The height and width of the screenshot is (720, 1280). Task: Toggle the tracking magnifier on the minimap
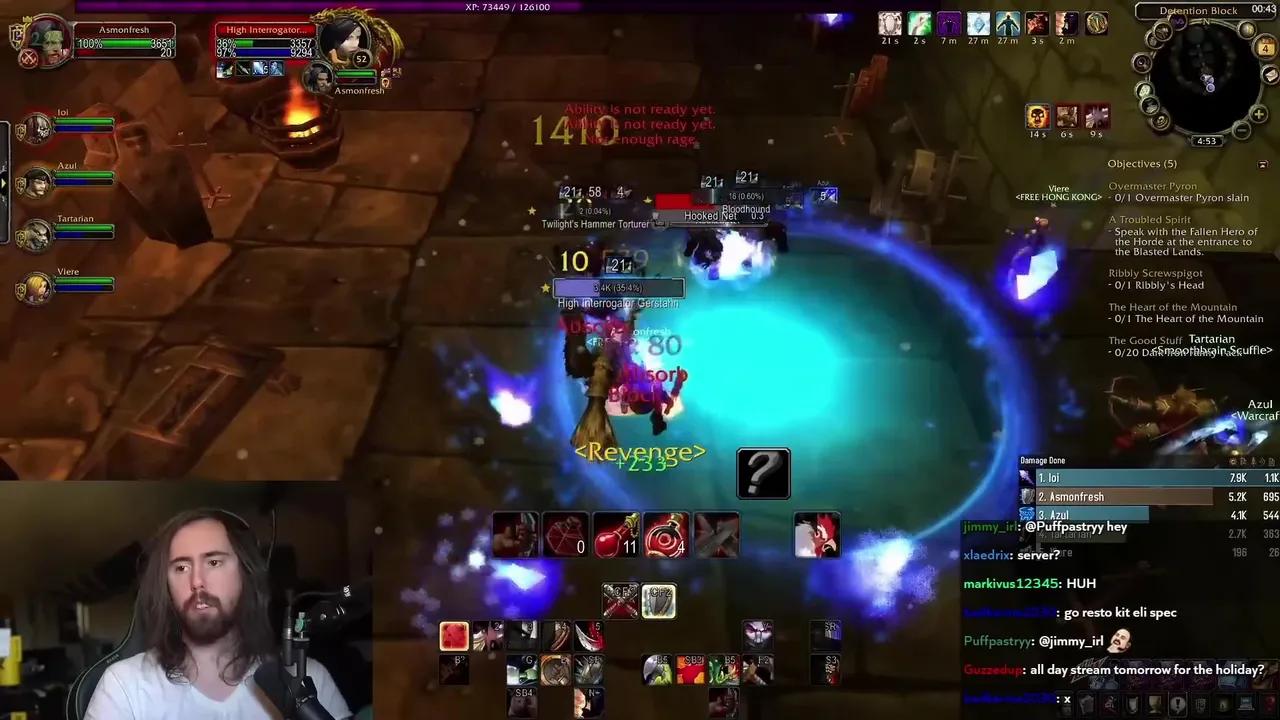point(1142,63)
